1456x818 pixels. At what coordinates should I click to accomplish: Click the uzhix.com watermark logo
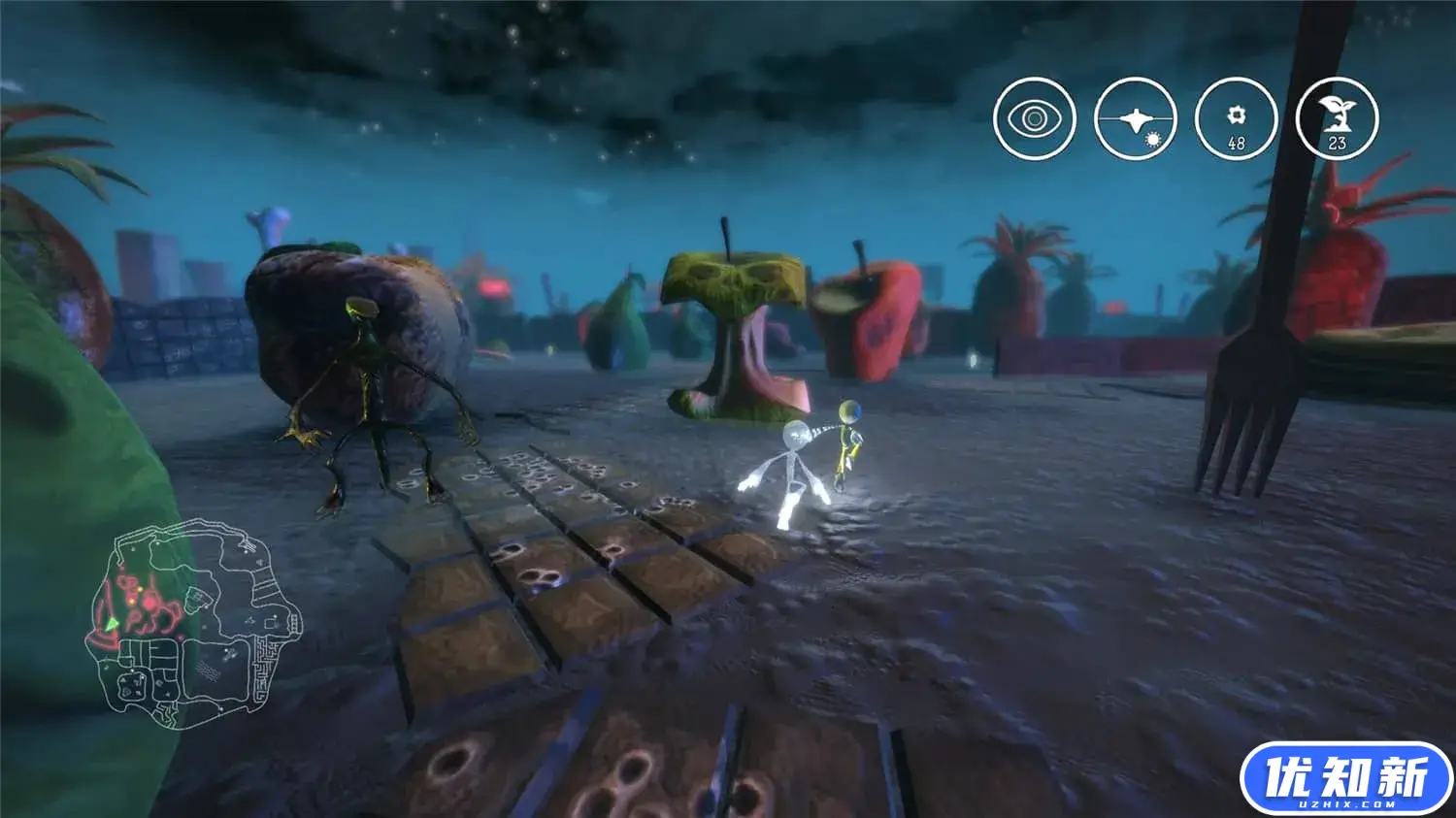(x=1345, y=779)
